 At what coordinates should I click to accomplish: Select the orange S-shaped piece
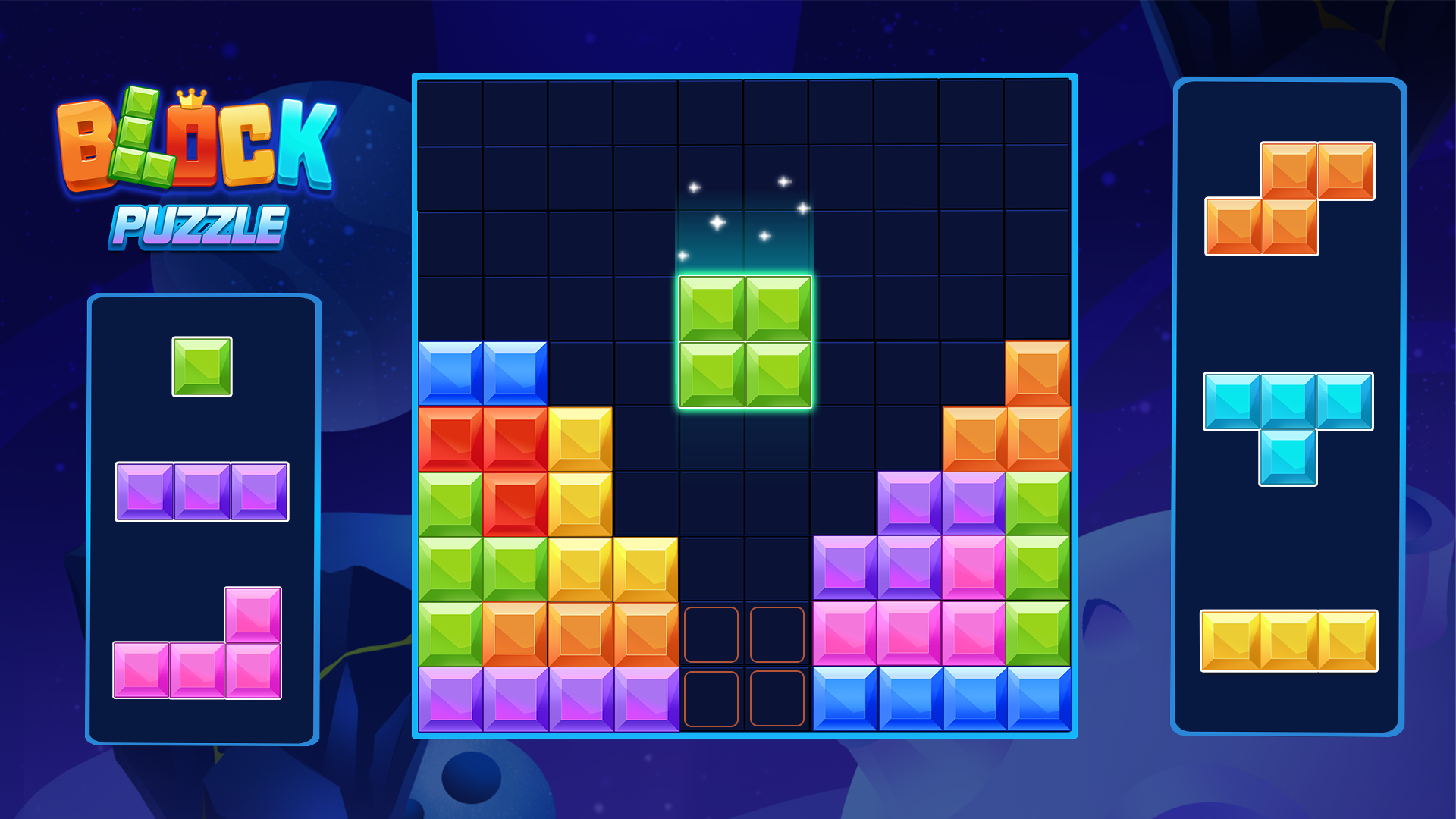1289,197
